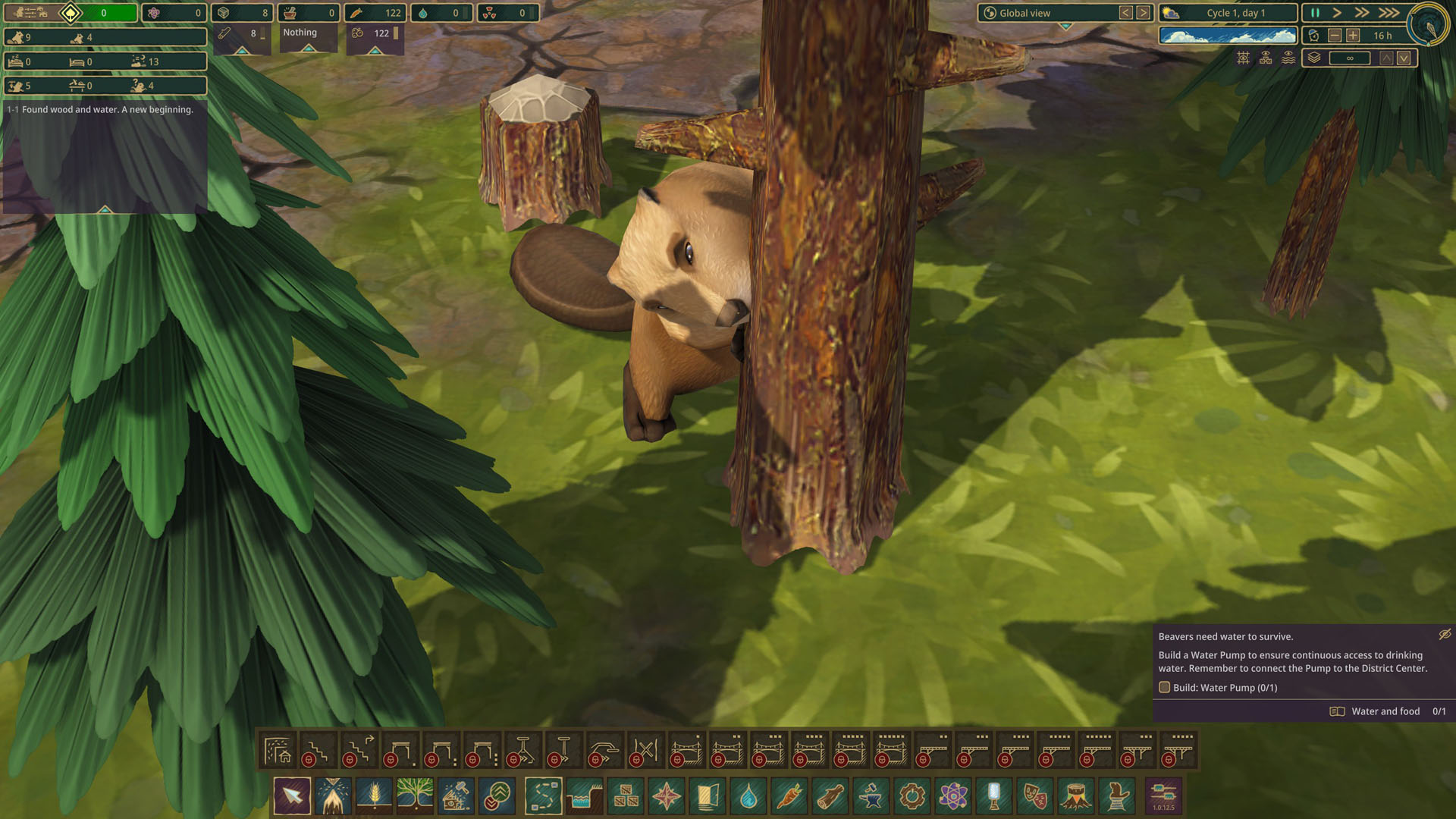1456x819 pixels.
Task: Toggle the water visibility eye icon
Action: 1288,58
